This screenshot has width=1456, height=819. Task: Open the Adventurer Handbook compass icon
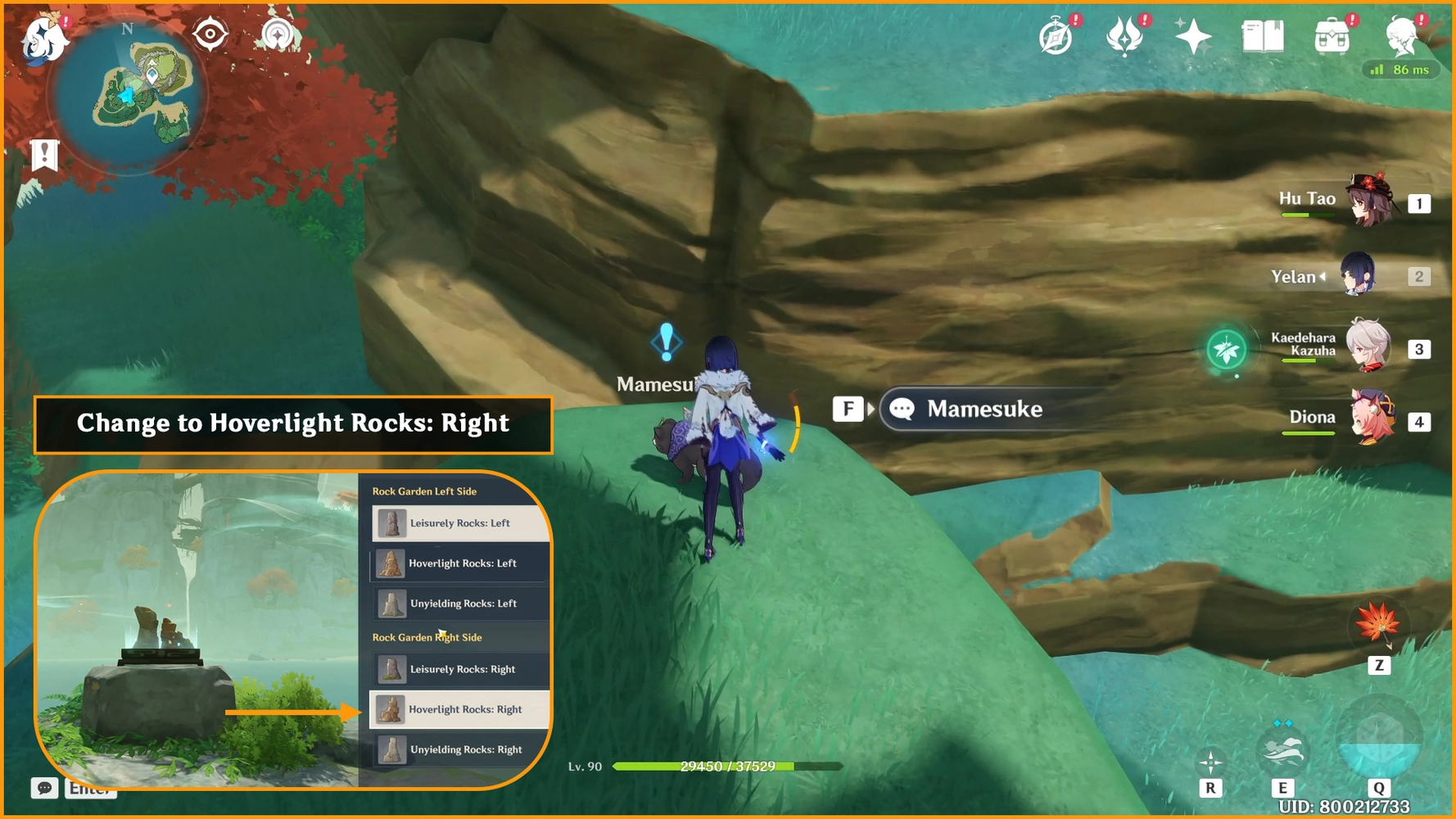click(1055, 37)
